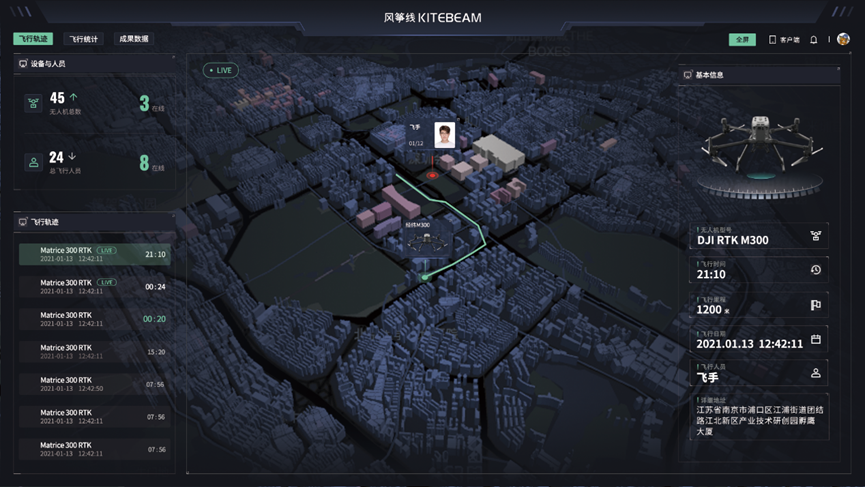865x487 pixels.
Task: Open notifications with the bell icon
Action: tap(814, 40)
